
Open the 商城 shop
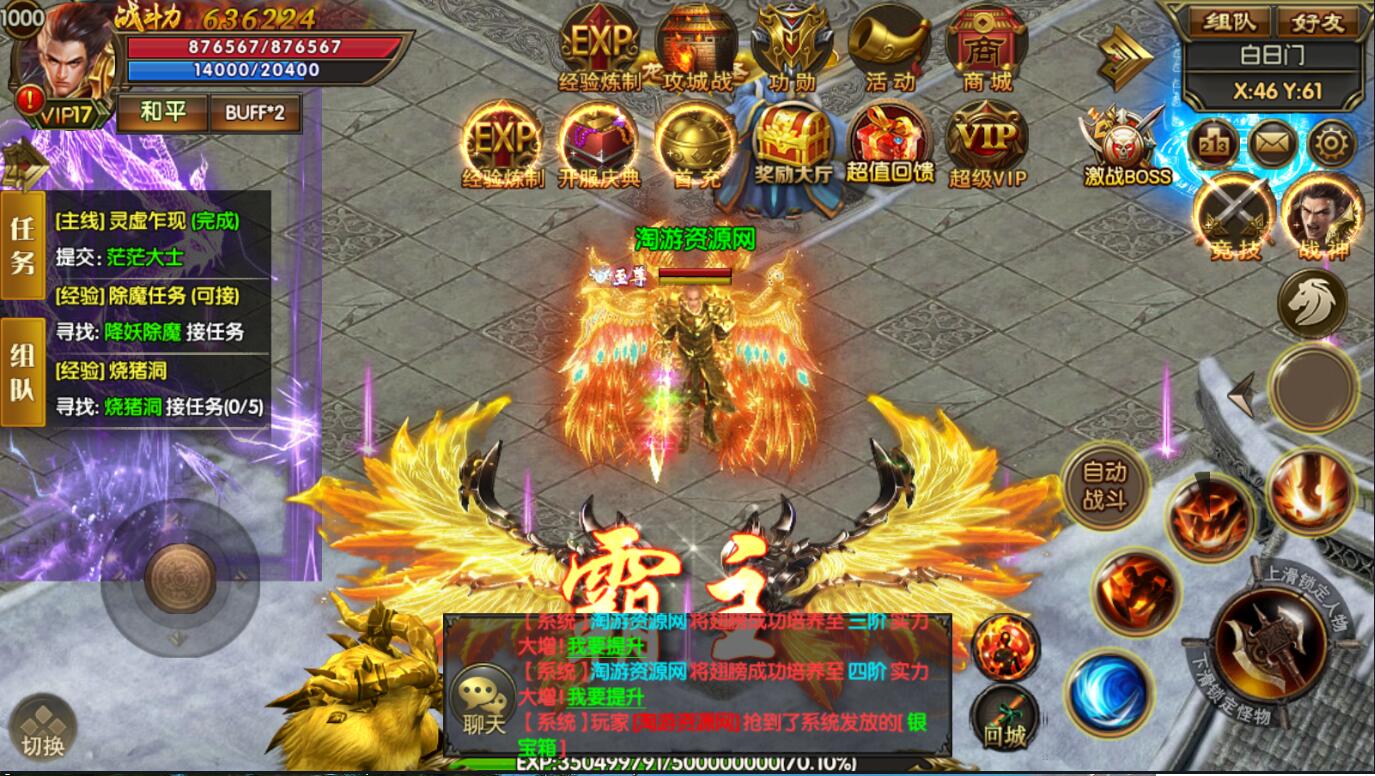click(986, 50)
